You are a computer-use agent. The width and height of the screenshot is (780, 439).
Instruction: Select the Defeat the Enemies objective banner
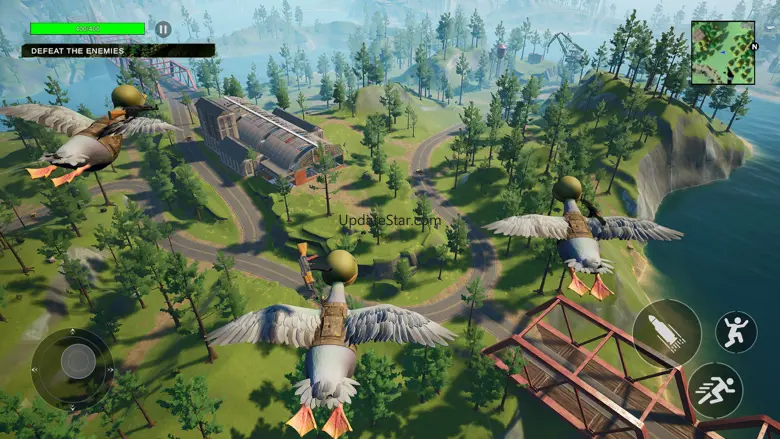tap(118, 50)
